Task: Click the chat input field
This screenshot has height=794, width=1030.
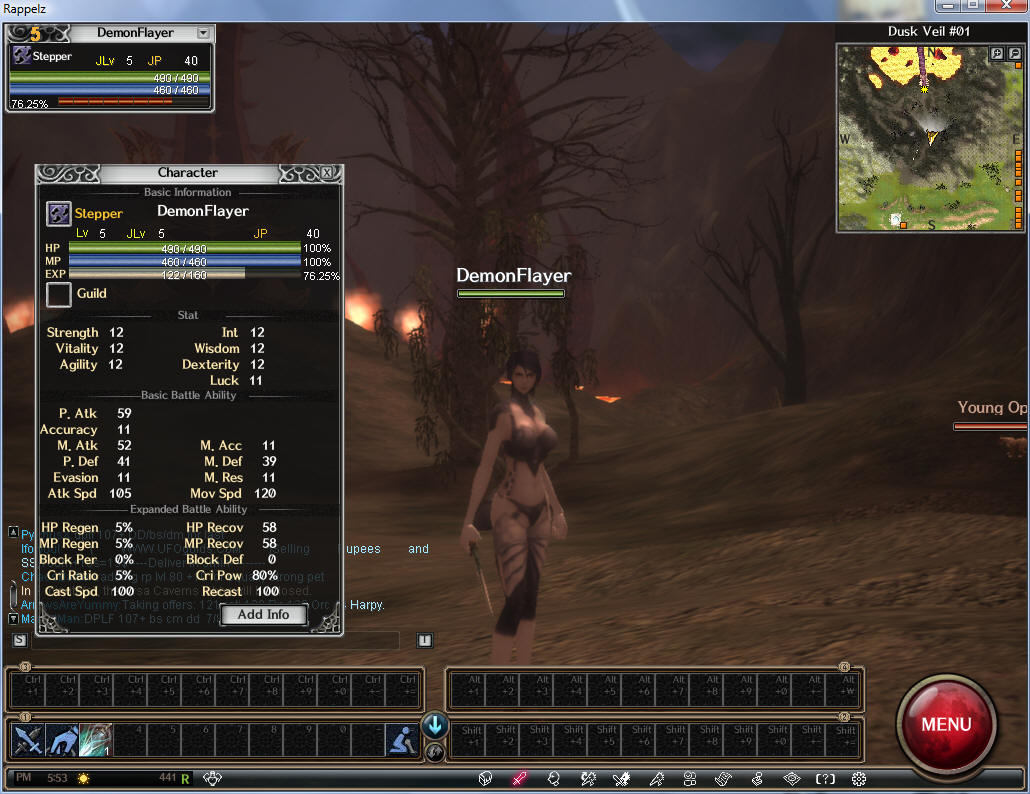Action: coord(215,640)
